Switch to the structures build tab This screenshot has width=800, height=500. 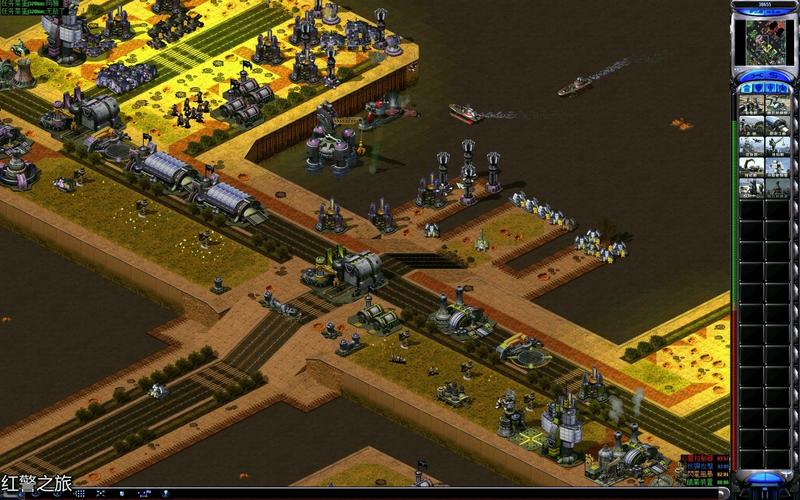[x=745, y=88]
